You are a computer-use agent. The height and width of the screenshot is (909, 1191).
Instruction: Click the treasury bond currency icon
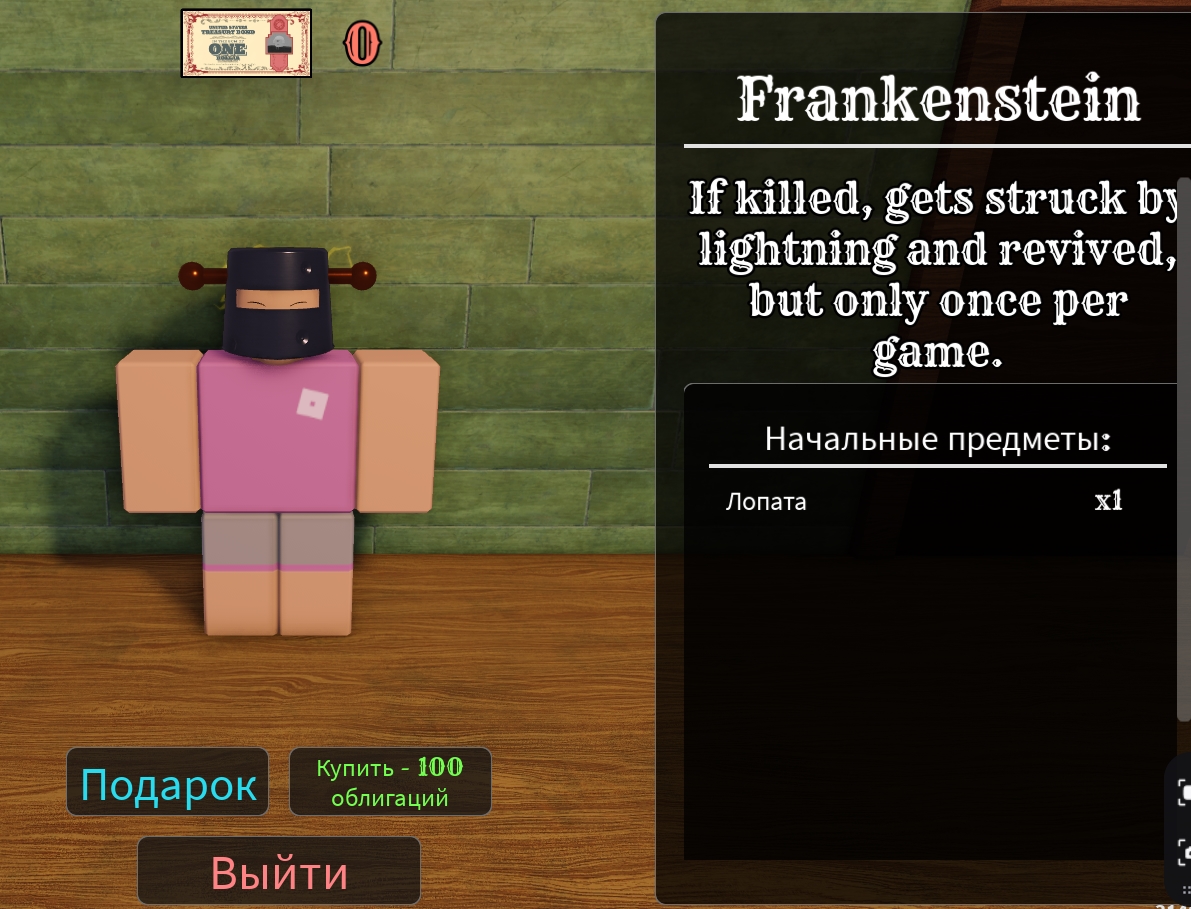point(246,43)
